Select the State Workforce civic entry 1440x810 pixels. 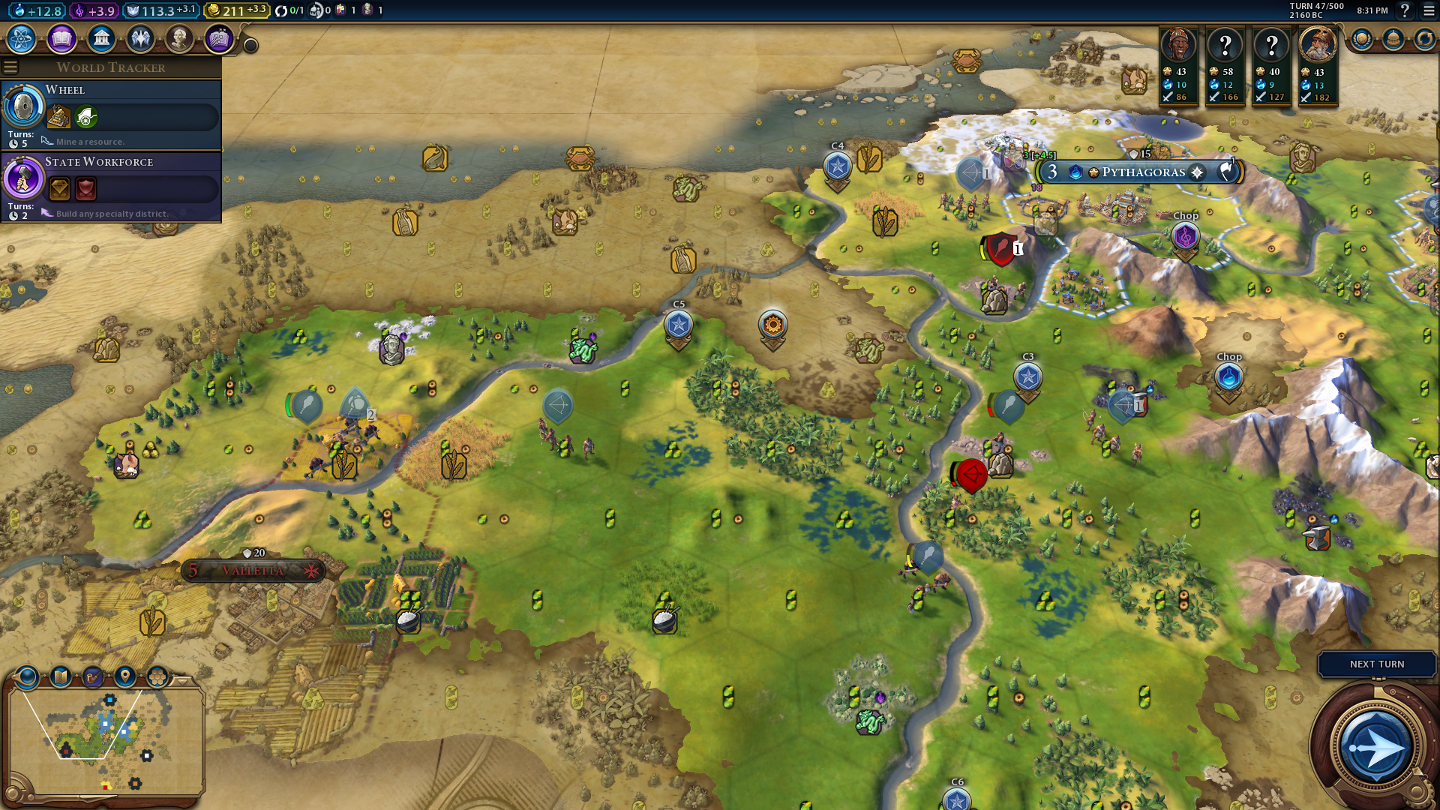[110, 186]
